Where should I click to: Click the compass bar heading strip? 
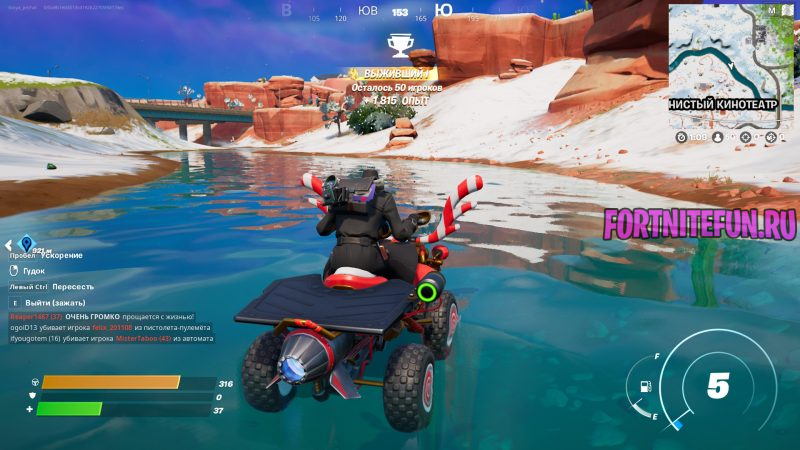coord(400,13)
